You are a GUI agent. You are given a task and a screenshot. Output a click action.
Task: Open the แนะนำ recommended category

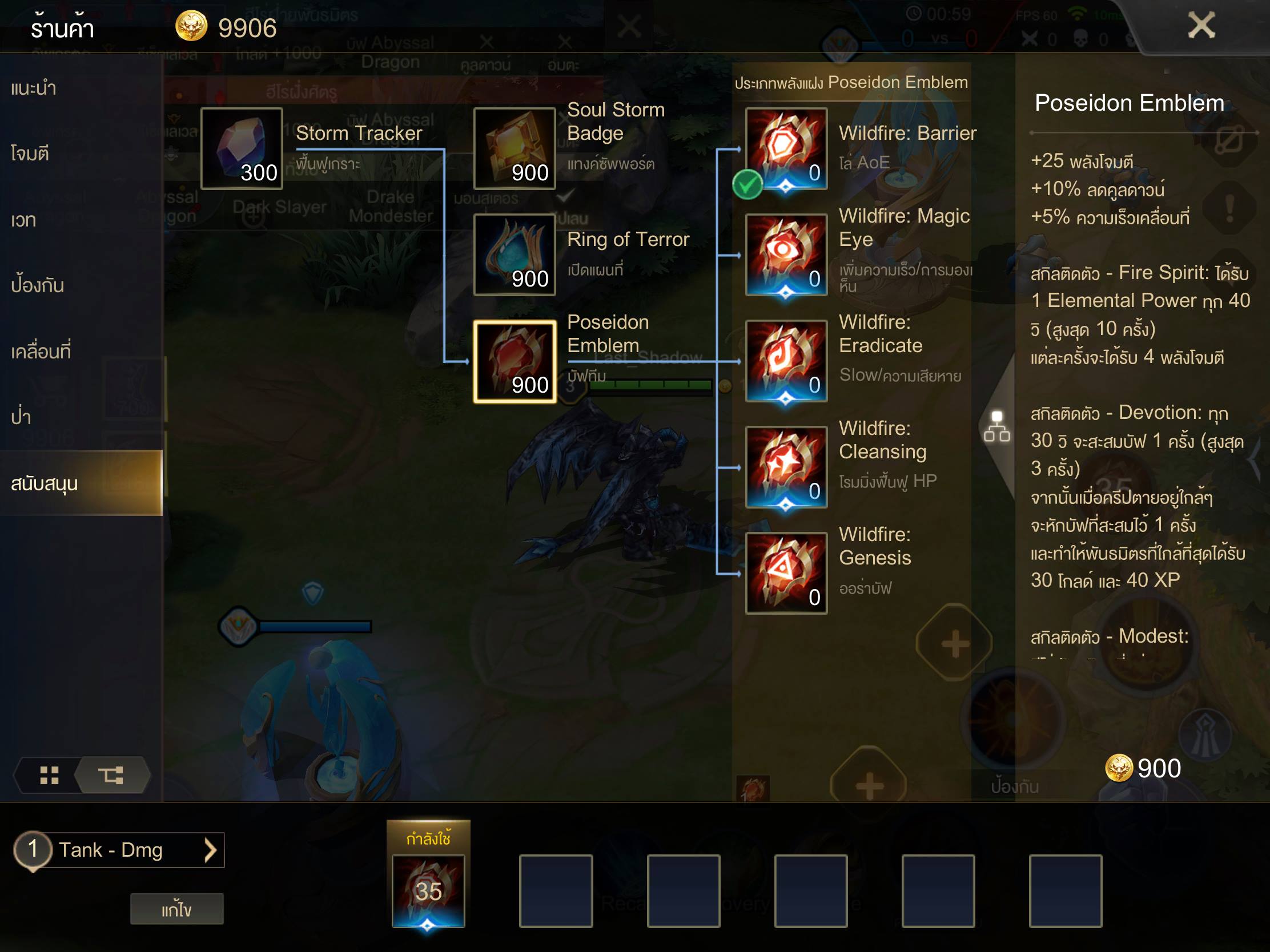pyautogui.click(x=34, y=88)
